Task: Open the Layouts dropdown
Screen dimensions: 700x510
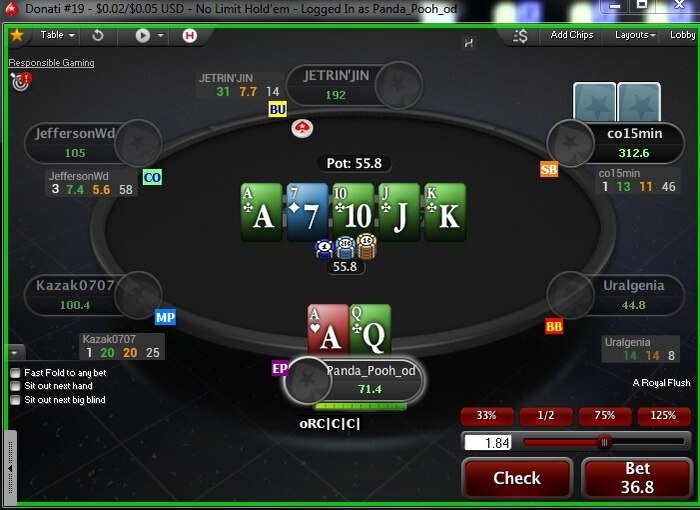Action: coord(635,35)
